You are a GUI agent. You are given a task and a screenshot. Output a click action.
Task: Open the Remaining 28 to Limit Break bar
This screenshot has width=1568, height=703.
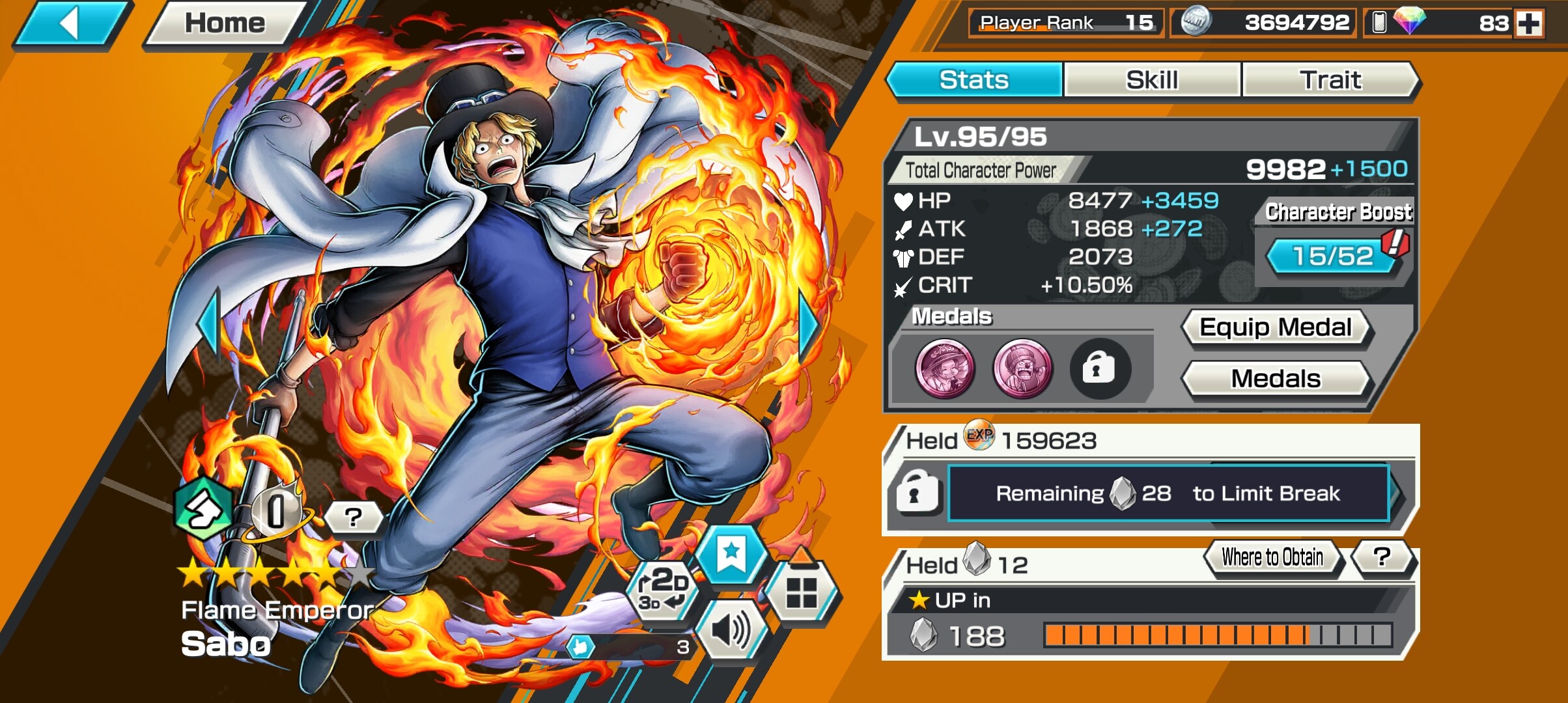1168,493
